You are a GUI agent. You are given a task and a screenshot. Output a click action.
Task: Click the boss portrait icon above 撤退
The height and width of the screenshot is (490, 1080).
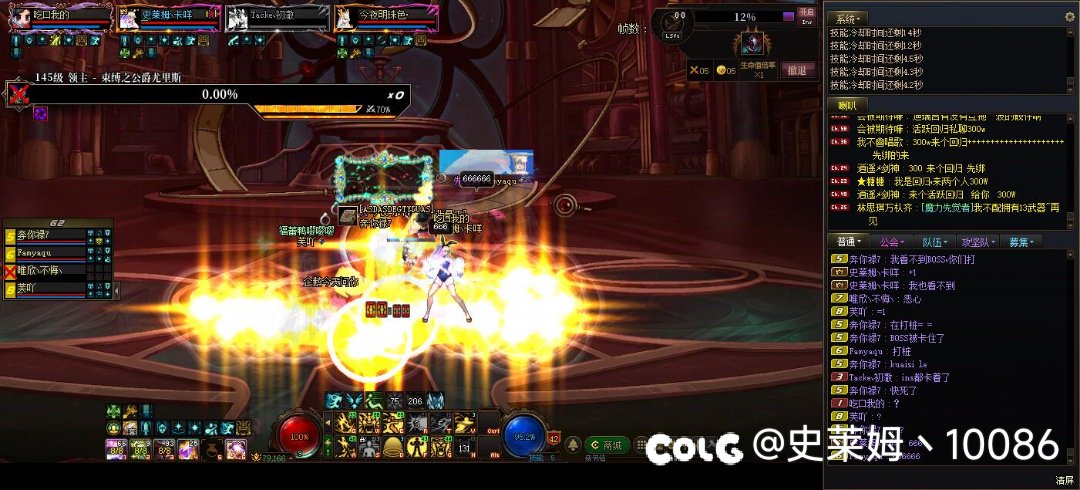click(750, 43)
